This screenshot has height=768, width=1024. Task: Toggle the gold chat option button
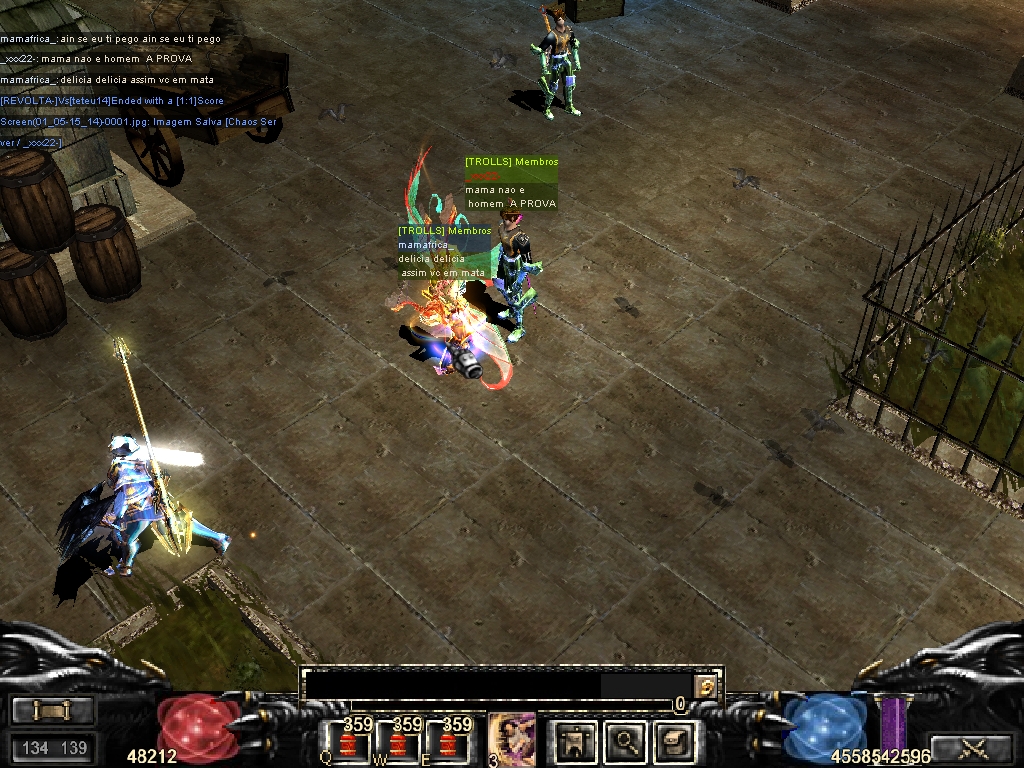[707, 686]
